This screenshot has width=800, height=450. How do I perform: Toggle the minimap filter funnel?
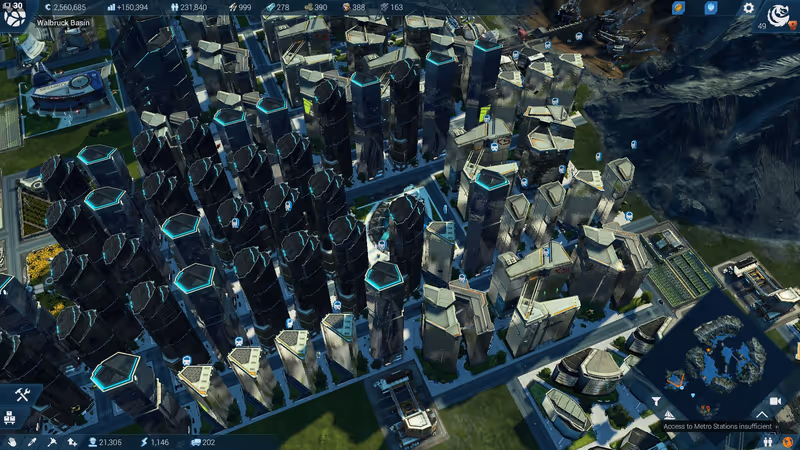pyautogui.click(x=656, y=401)
